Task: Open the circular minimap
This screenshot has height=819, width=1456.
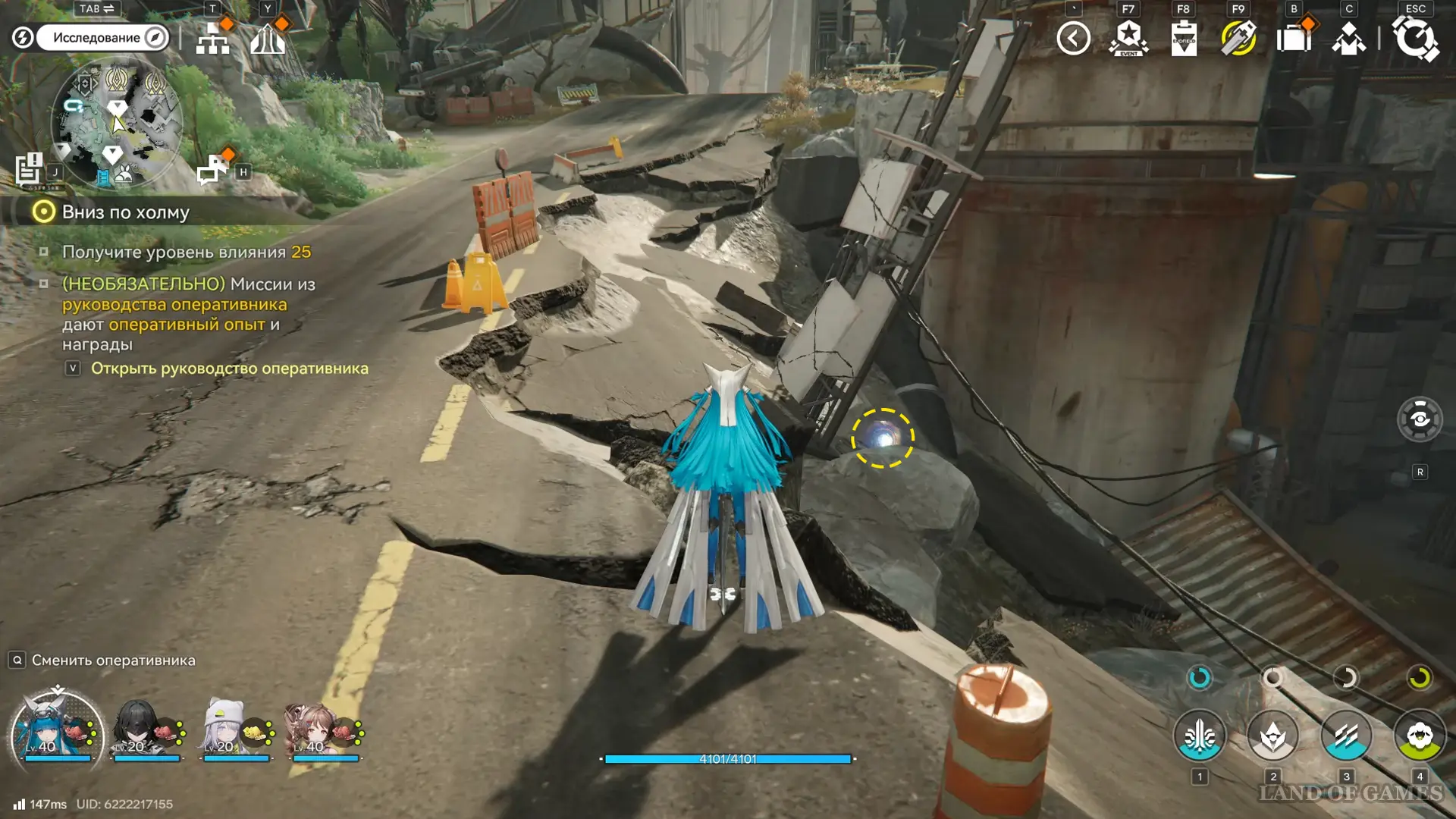Action: pyautogui.click(x=117, y=123)
